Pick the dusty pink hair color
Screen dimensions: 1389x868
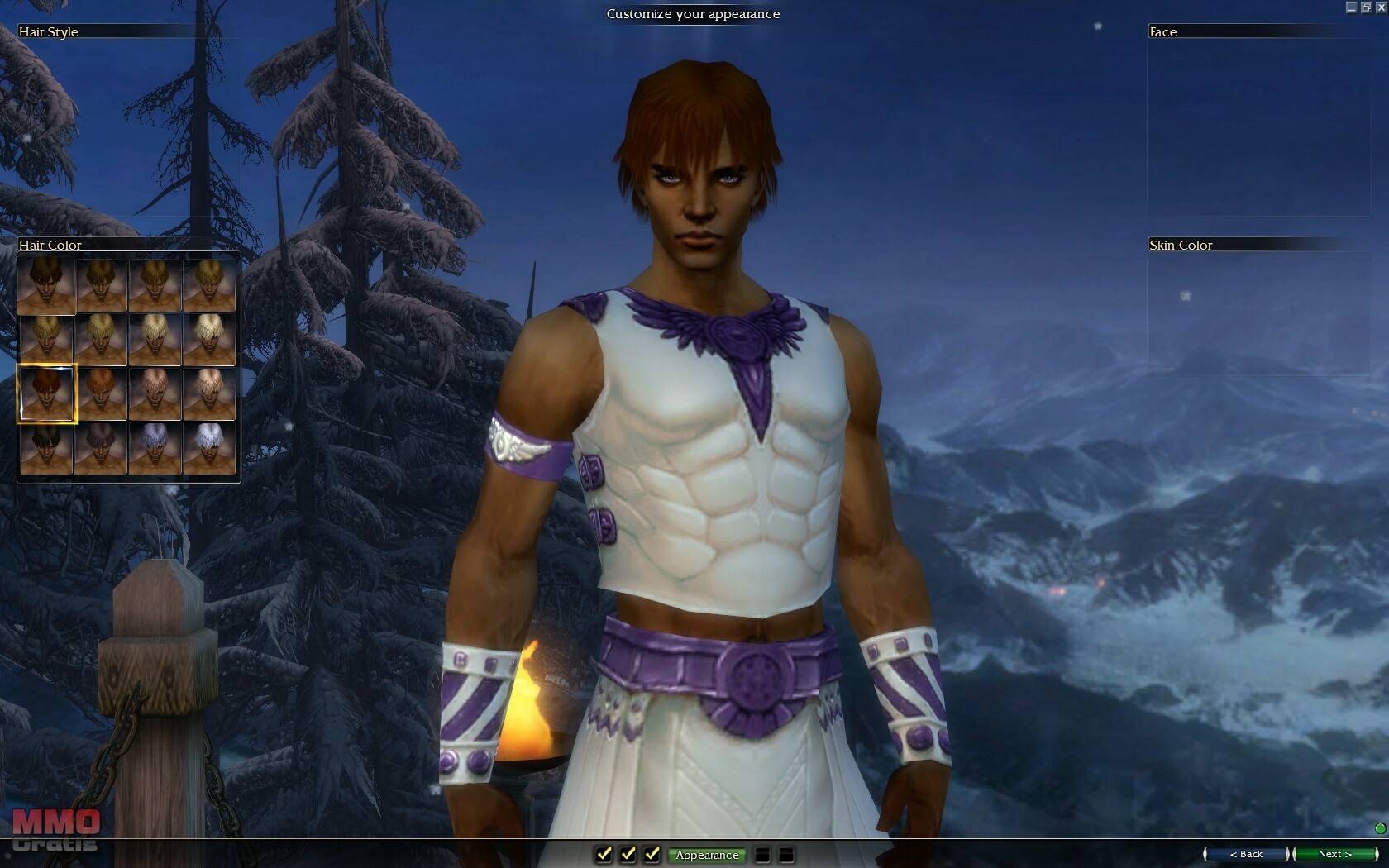click(155, 393)
